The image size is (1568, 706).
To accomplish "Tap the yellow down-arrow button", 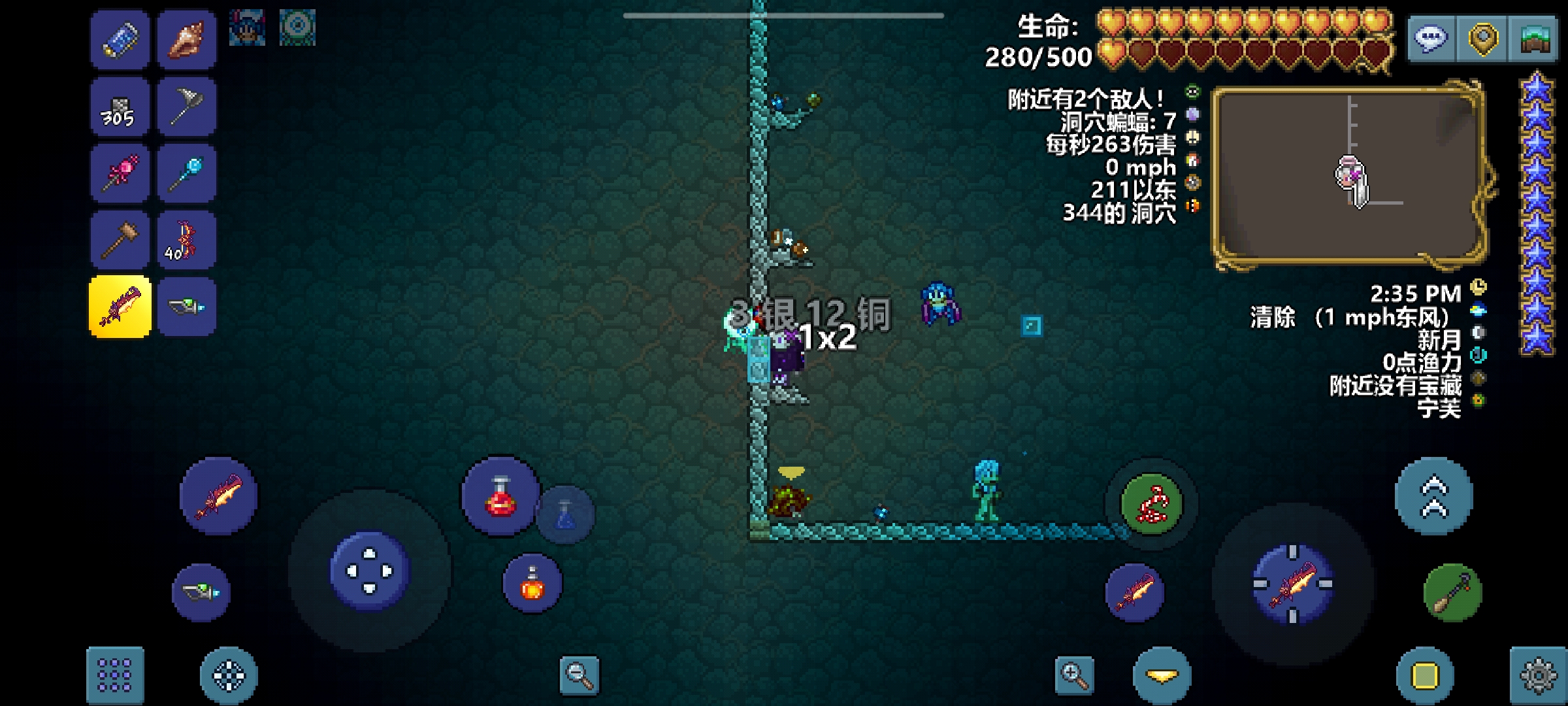I will click(x=1162, y=675).
